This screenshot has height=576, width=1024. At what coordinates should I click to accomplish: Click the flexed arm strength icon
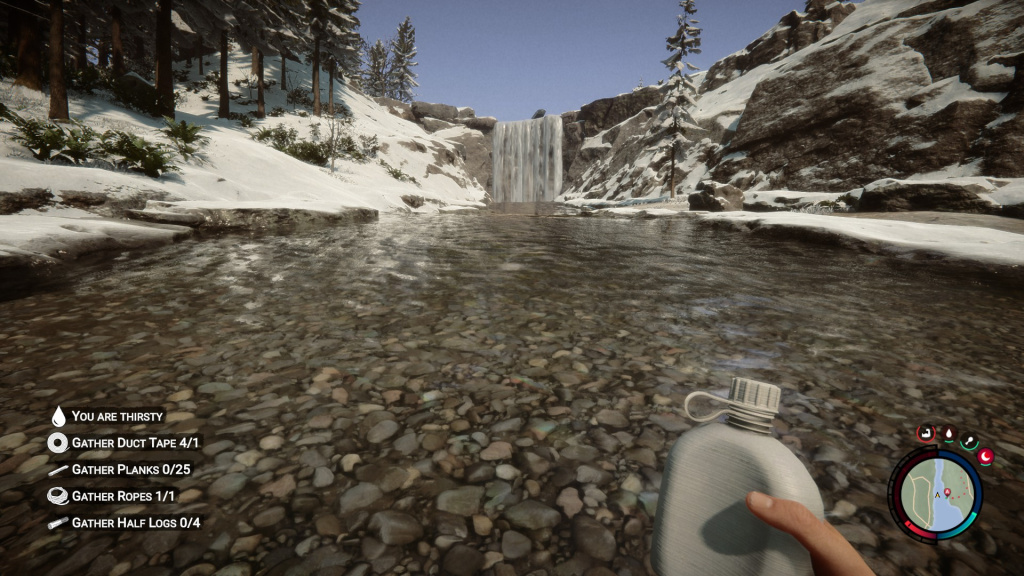925,433
